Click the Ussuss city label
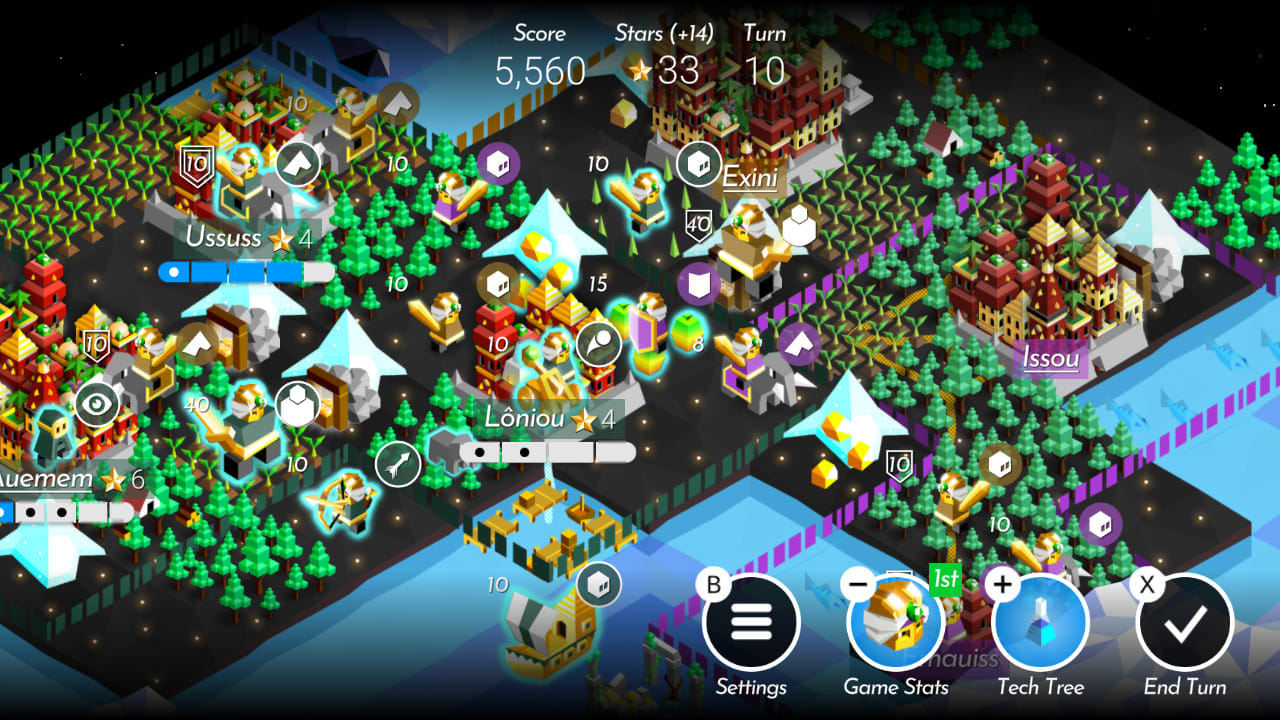Image resolution: width=1280 pixels, height=720 pixels. 222,239
